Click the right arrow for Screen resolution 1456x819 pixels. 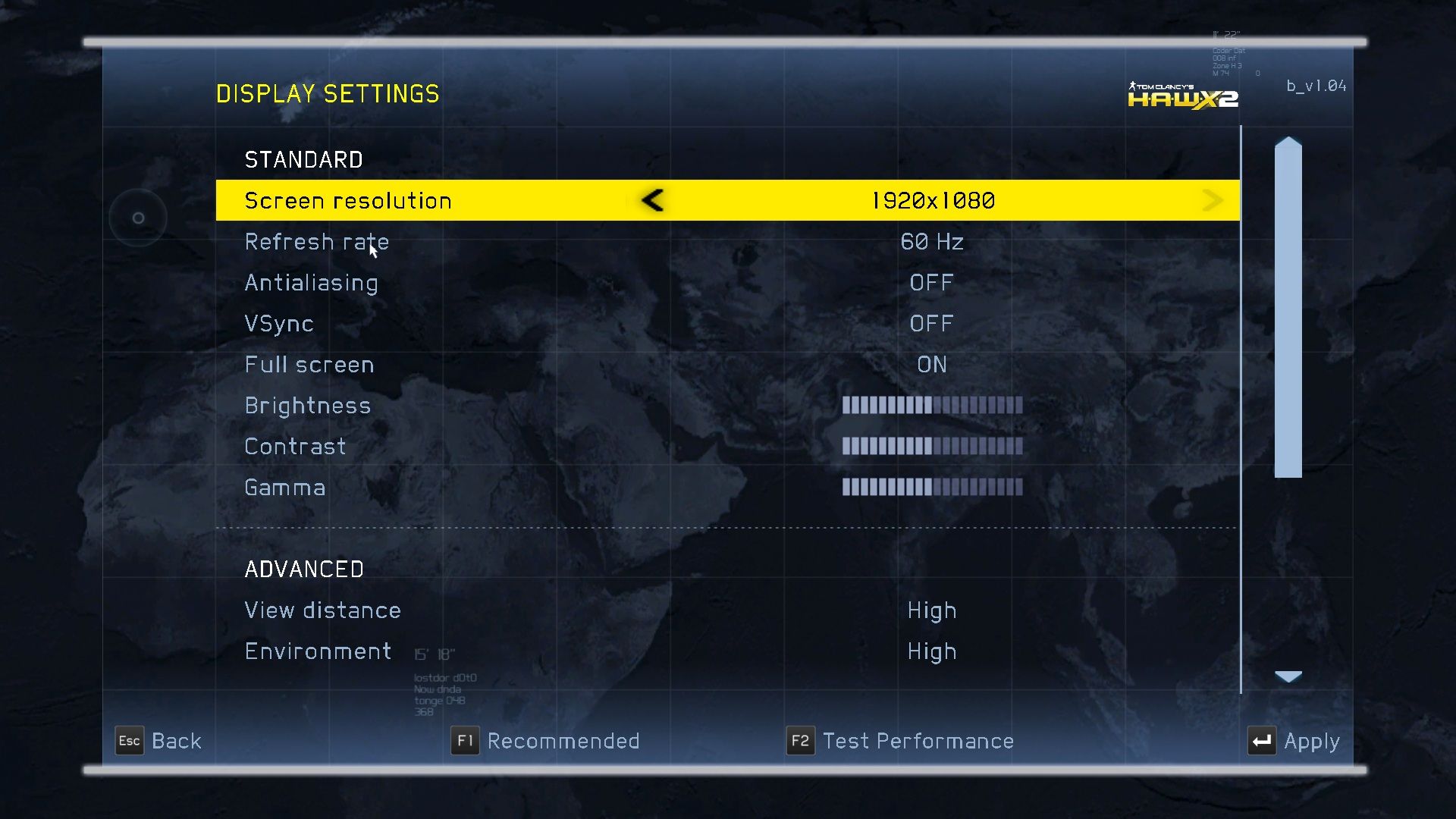coord(1212,200)
